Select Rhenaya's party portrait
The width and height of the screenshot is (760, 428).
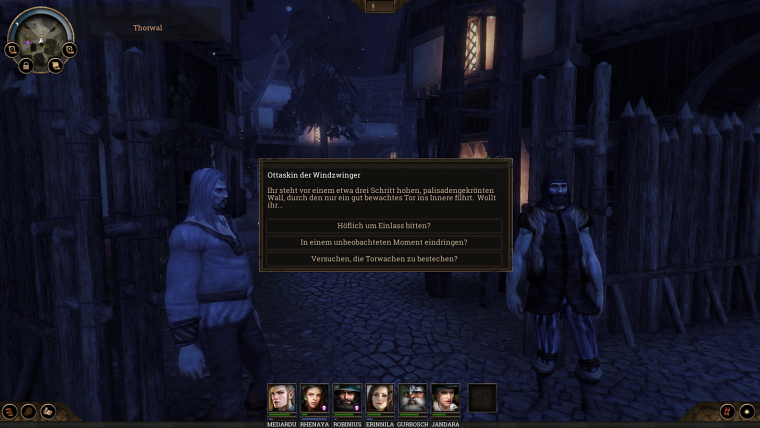(315, 397)
